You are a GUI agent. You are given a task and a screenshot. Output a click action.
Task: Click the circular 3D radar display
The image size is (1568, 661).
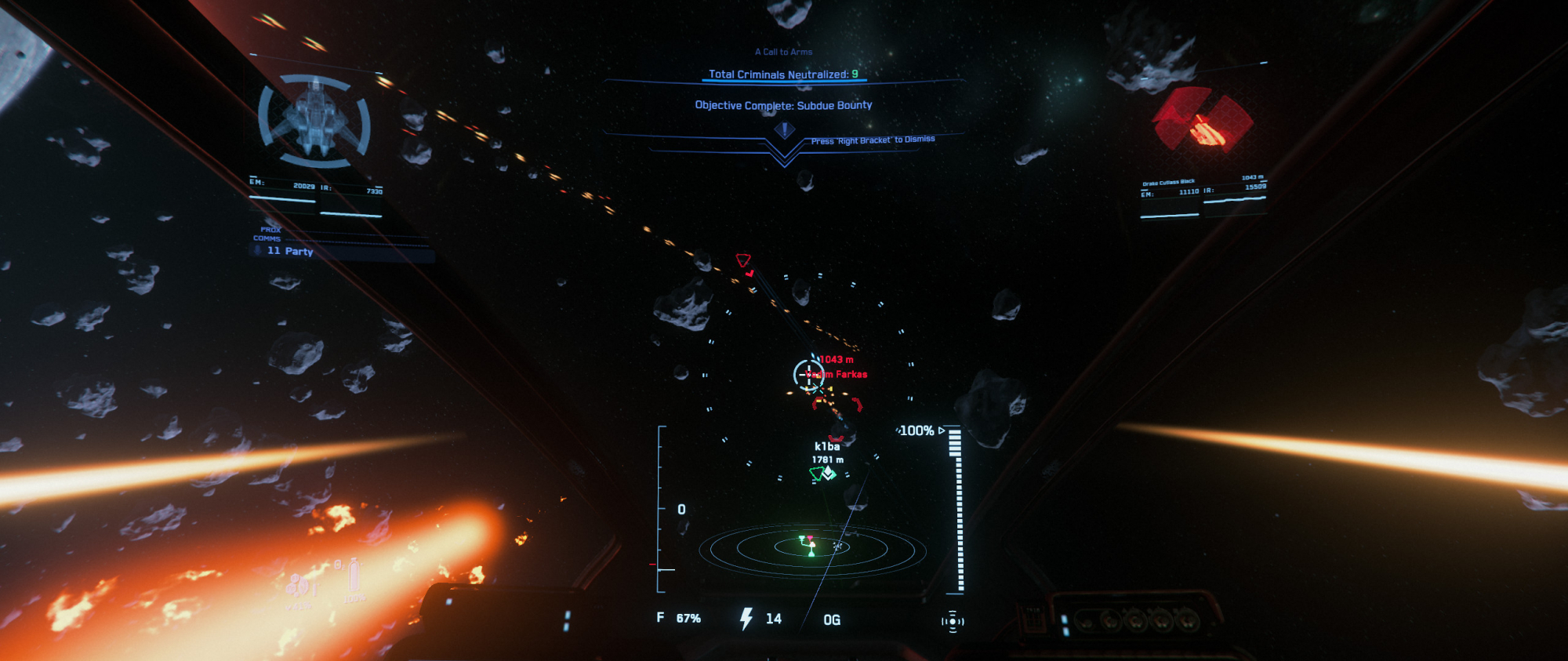pos(813,547)
